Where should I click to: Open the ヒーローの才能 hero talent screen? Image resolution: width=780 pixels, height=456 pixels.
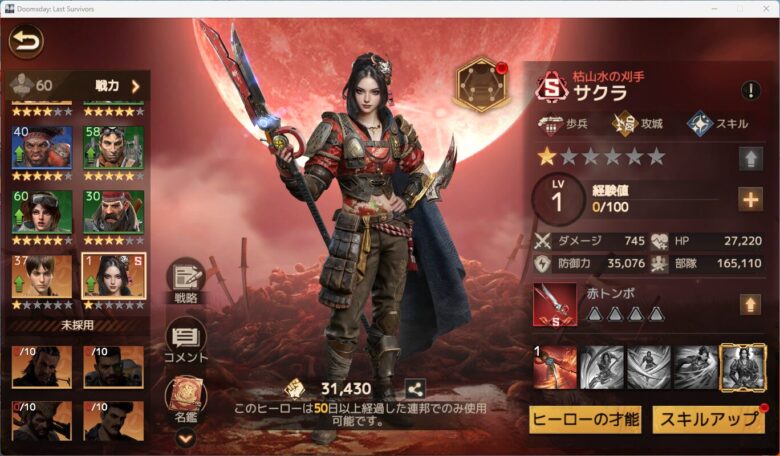pos(585,418)
